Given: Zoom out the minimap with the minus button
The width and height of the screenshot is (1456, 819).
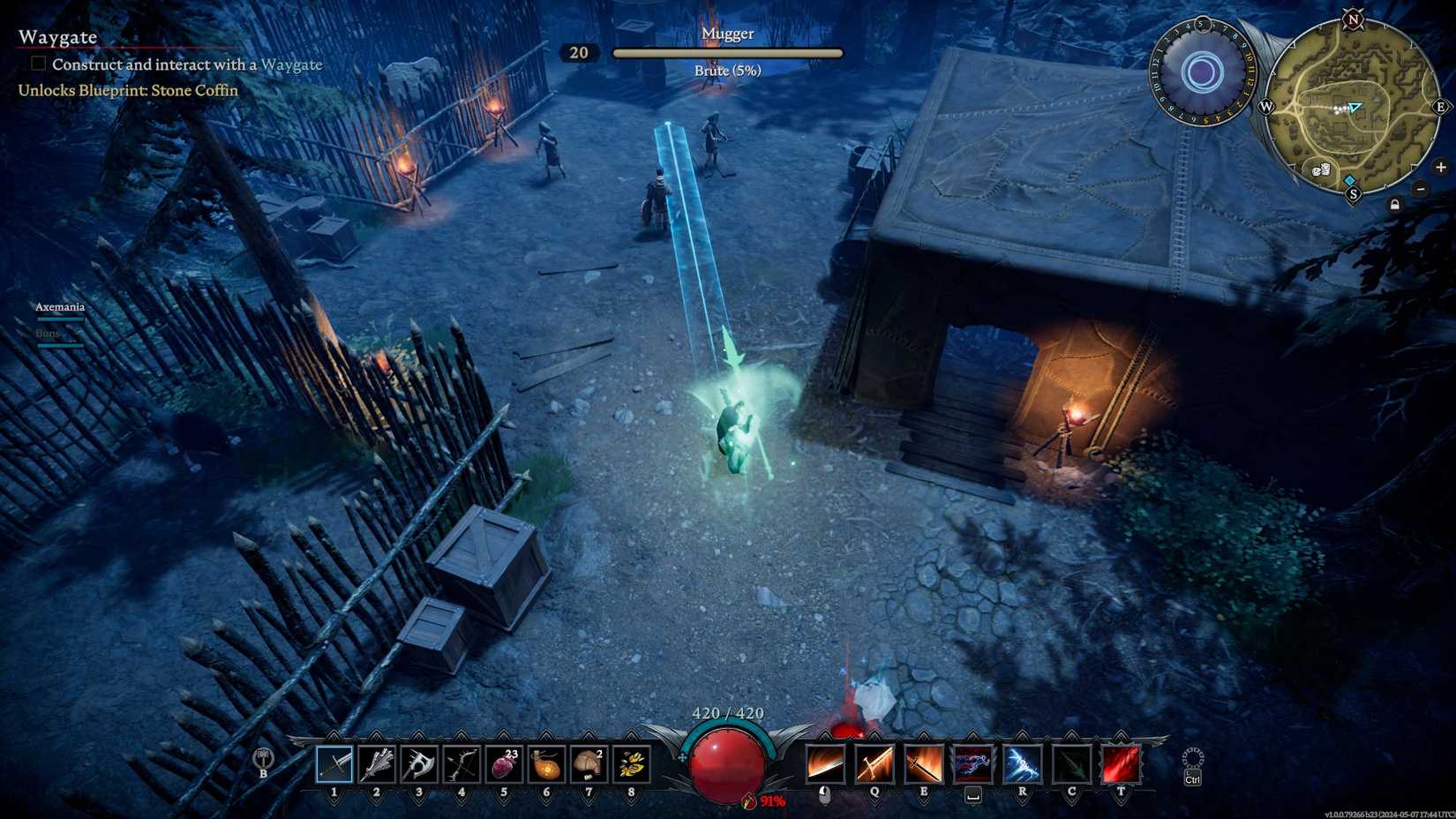Looking at the screenshot, I should [1421, 190].
